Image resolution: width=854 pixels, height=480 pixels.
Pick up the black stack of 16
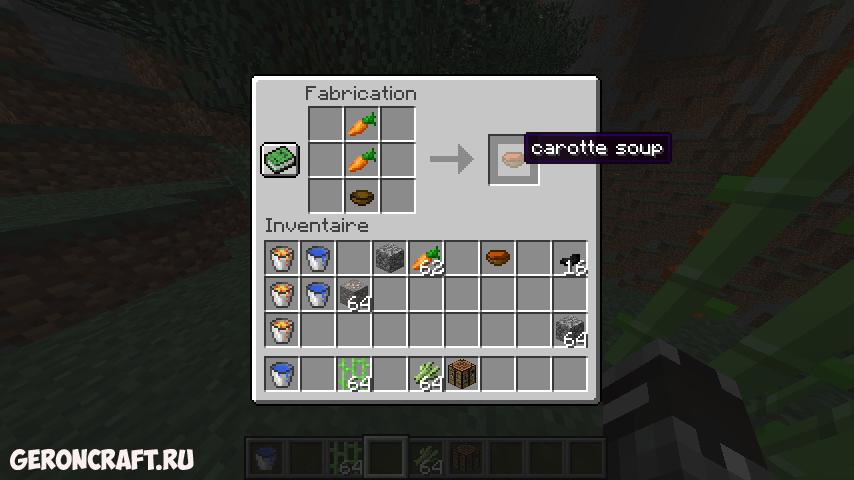click(570, 259)
